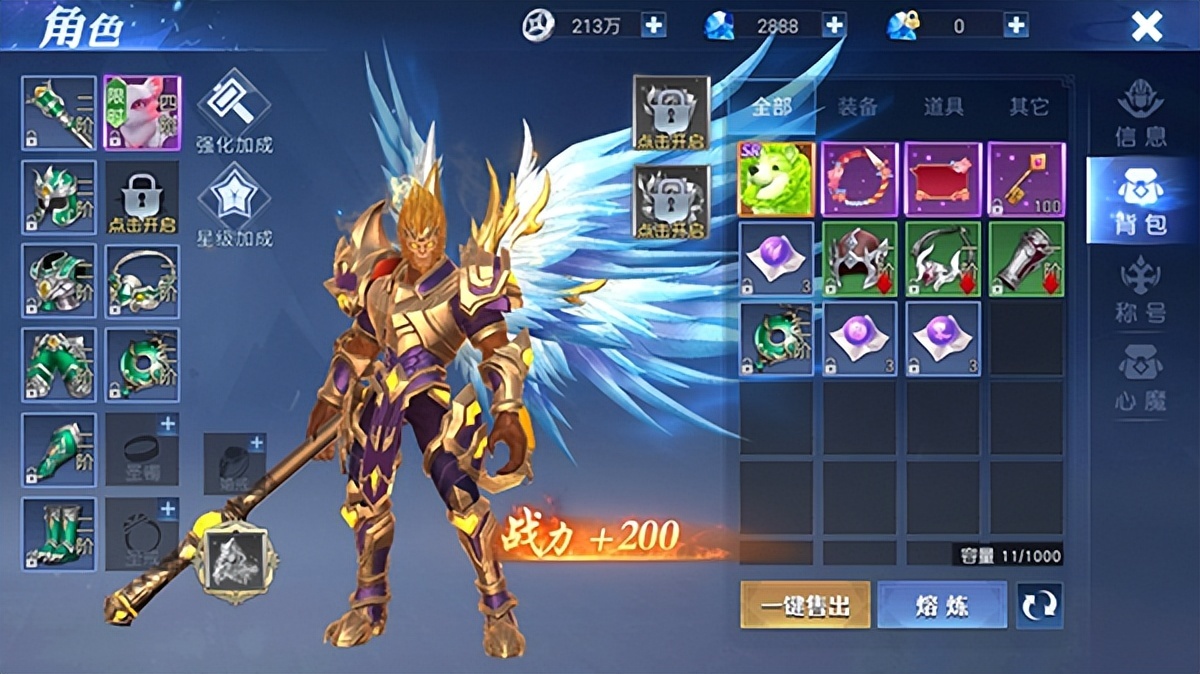Add blue diamonds with the plus button

point(834,26)
